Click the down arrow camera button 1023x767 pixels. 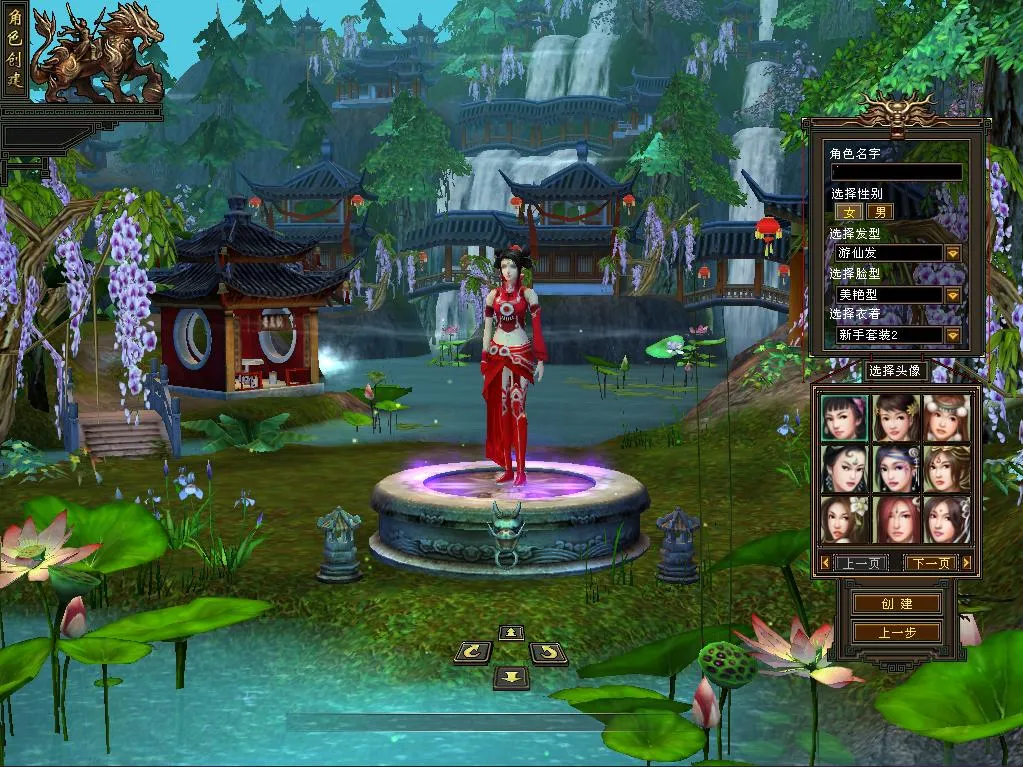click(x=511, y=678)
